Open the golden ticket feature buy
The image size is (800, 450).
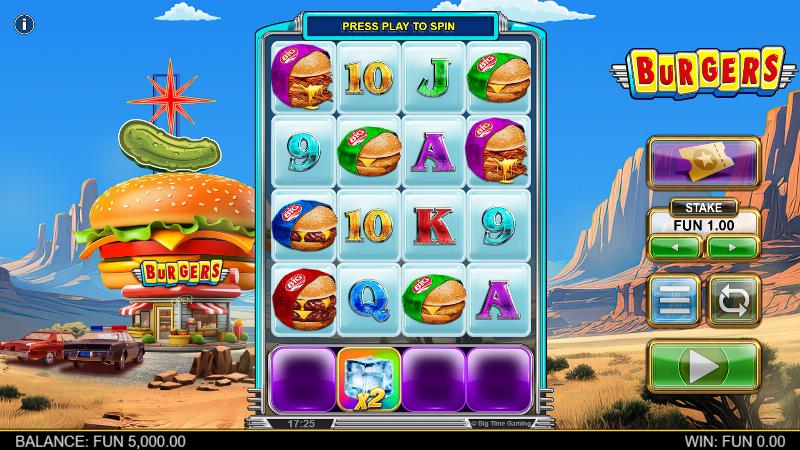704,163
